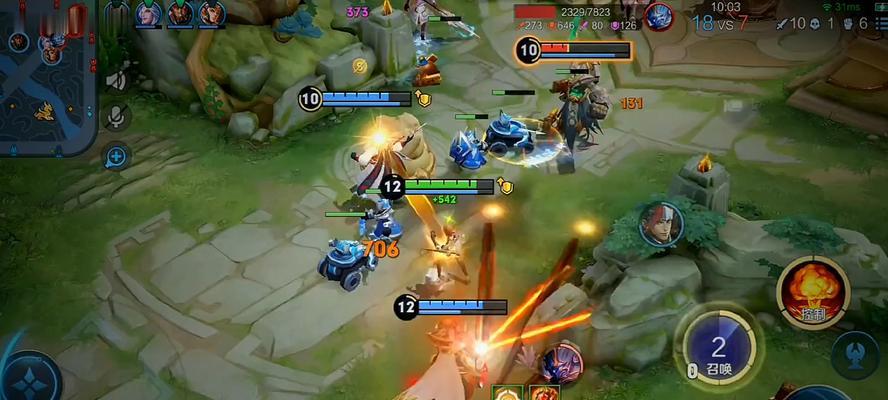Tap the blue winged button
The image size is (888, 400).
tap(858, 354)
